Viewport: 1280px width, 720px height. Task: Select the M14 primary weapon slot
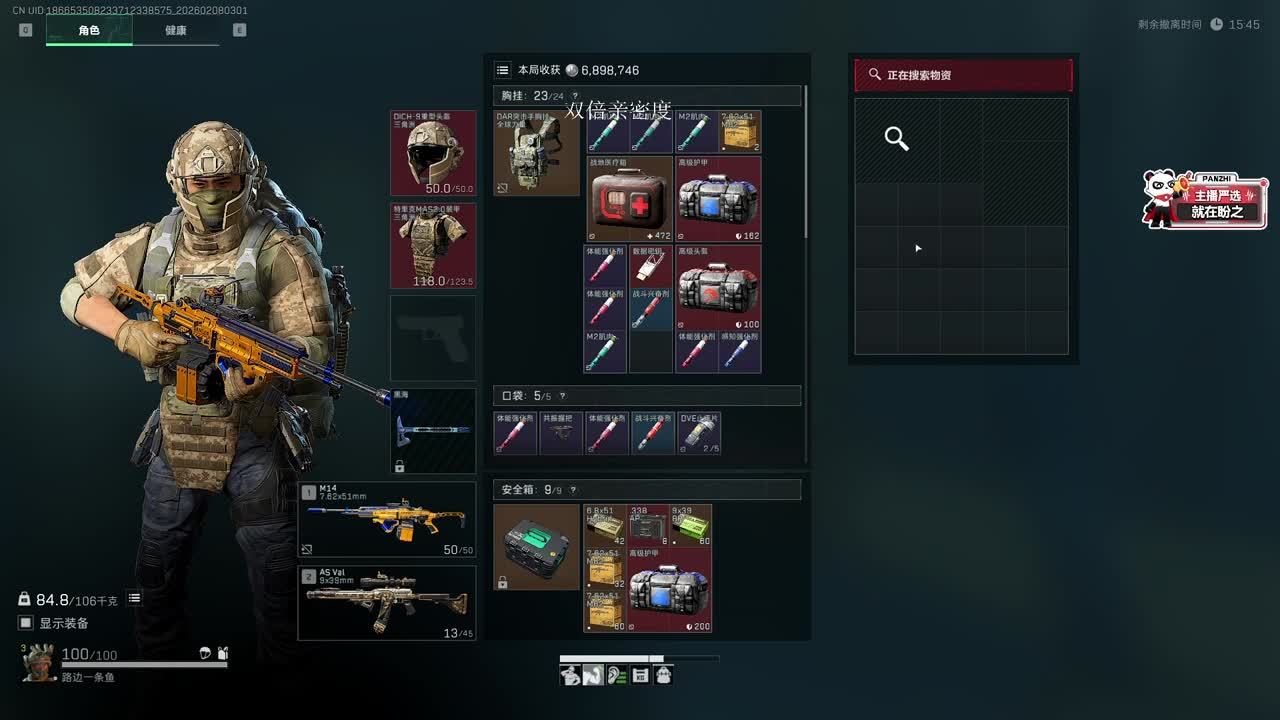[x=387, y=520]
